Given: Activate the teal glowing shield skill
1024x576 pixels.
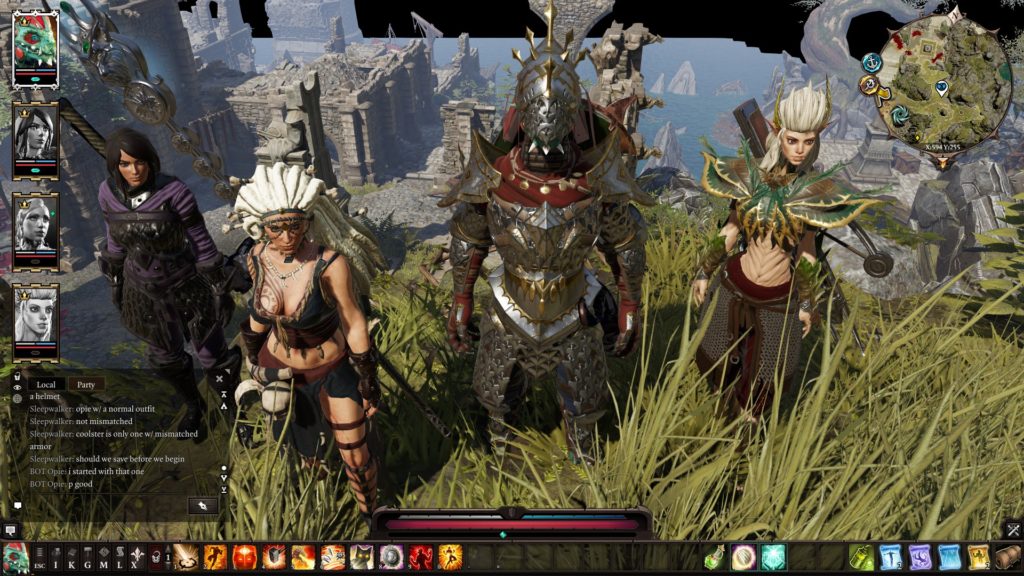Looking at the screenshot, I should coord(773,557).
